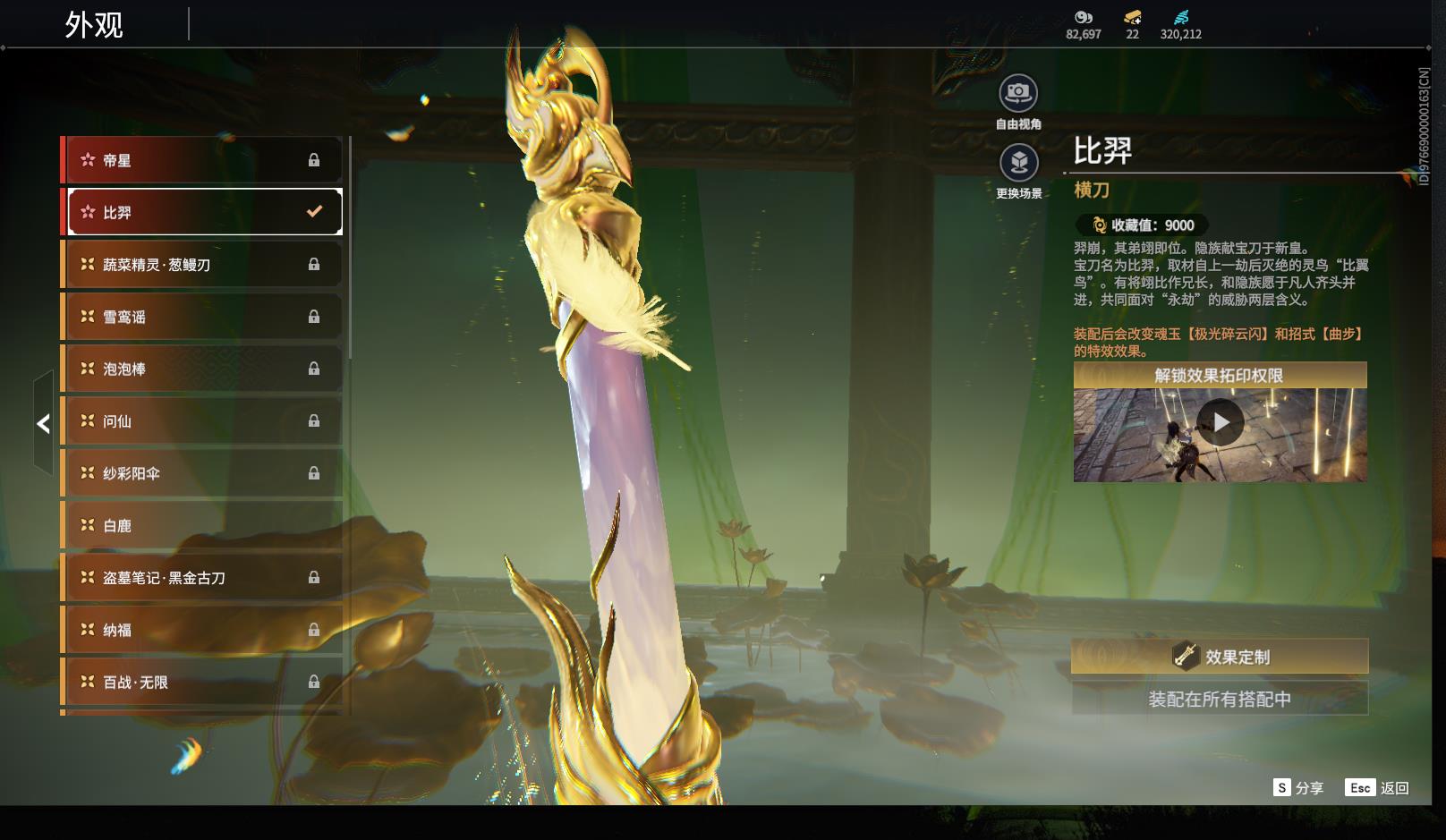Activate the 自由视角 free camera icon
The height and width of the screenshot is (840, 1446).
click(x=1018, y=93)
